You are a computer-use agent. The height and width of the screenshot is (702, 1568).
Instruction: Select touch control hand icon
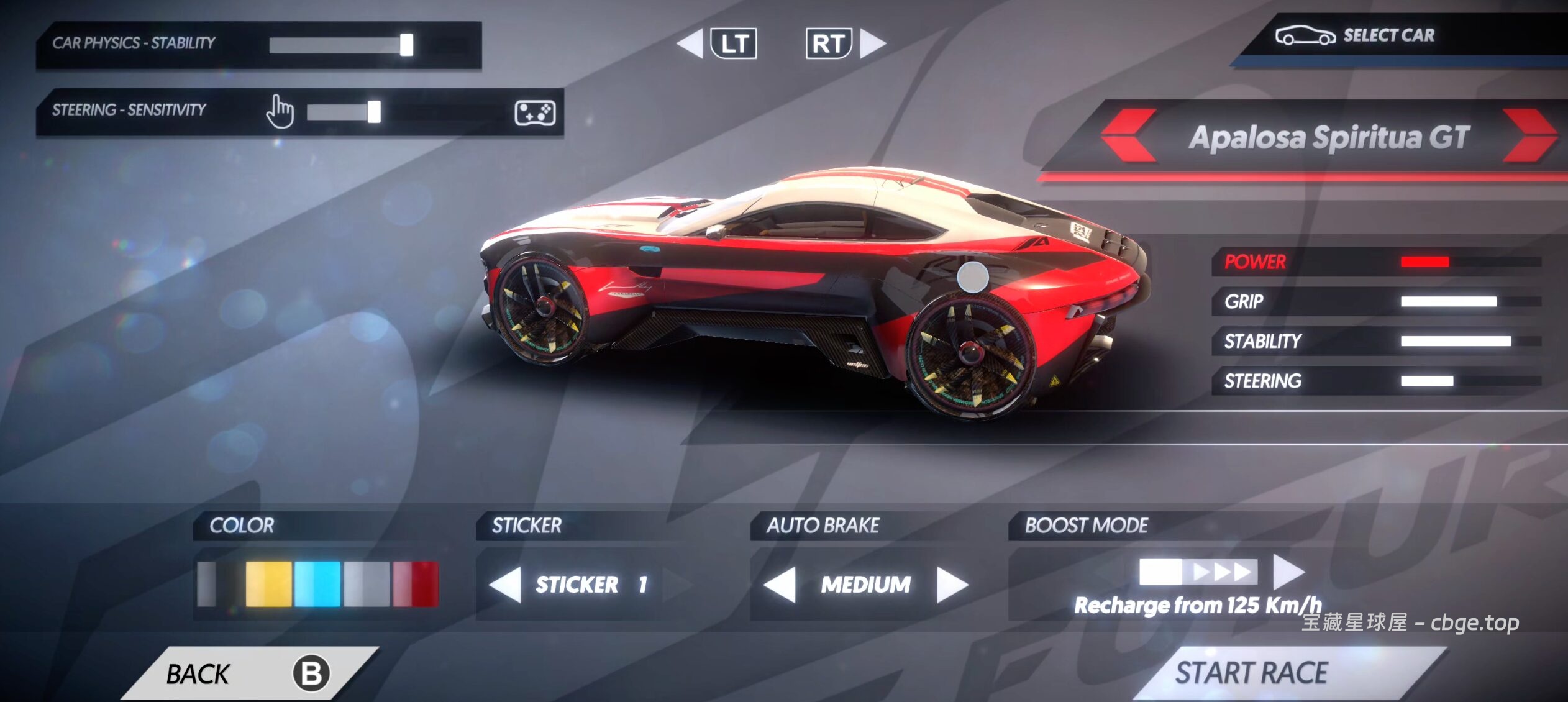click(x=280, y=112)
